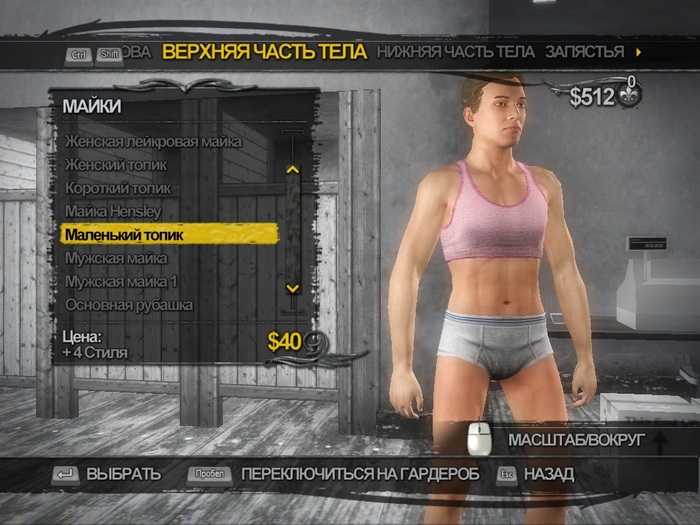Screen dimensions: 700x525
Task: Choose the Женский топик entry
Action: [116, 164]
